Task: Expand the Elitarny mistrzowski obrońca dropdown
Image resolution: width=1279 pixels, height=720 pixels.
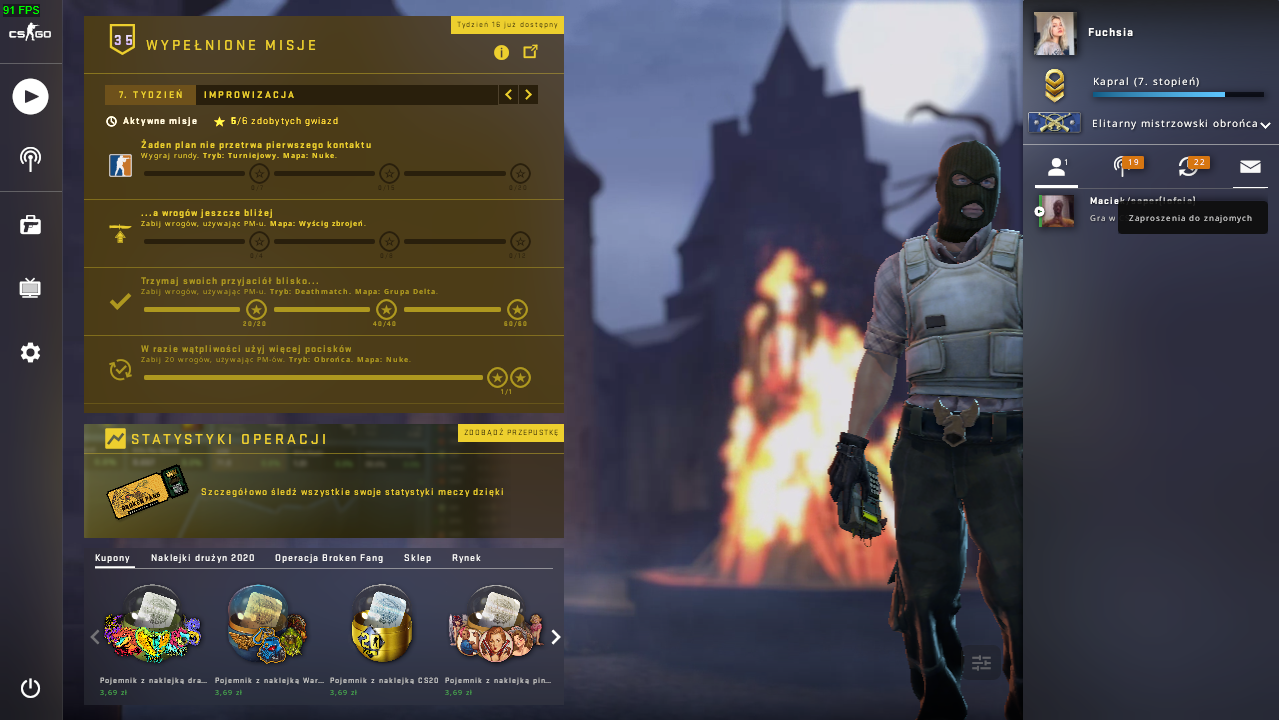Action: coord(1265,125)
